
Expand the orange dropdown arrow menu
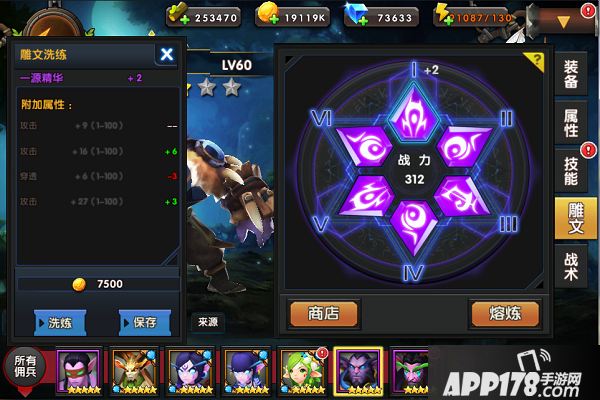pos(563,20)
